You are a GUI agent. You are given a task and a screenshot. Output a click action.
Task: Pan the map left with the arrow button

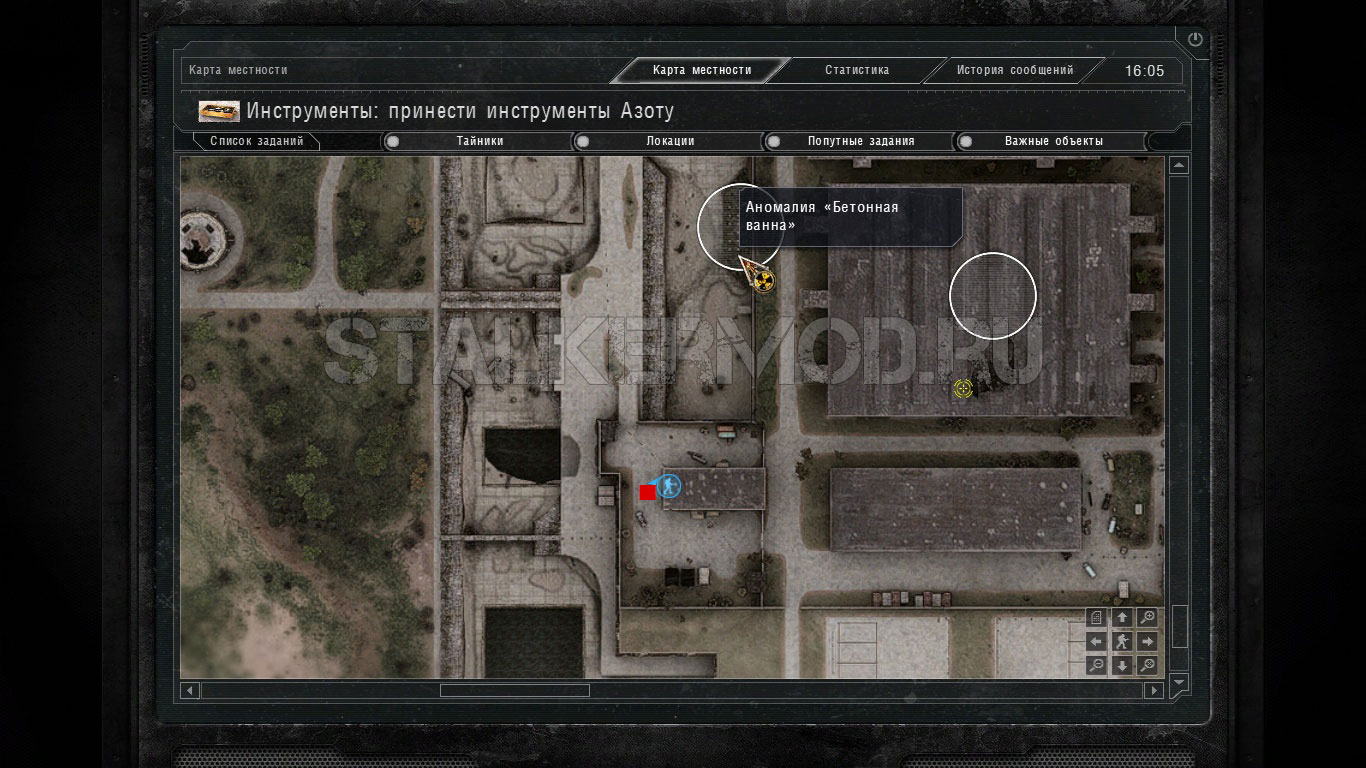click(1097, 641)
